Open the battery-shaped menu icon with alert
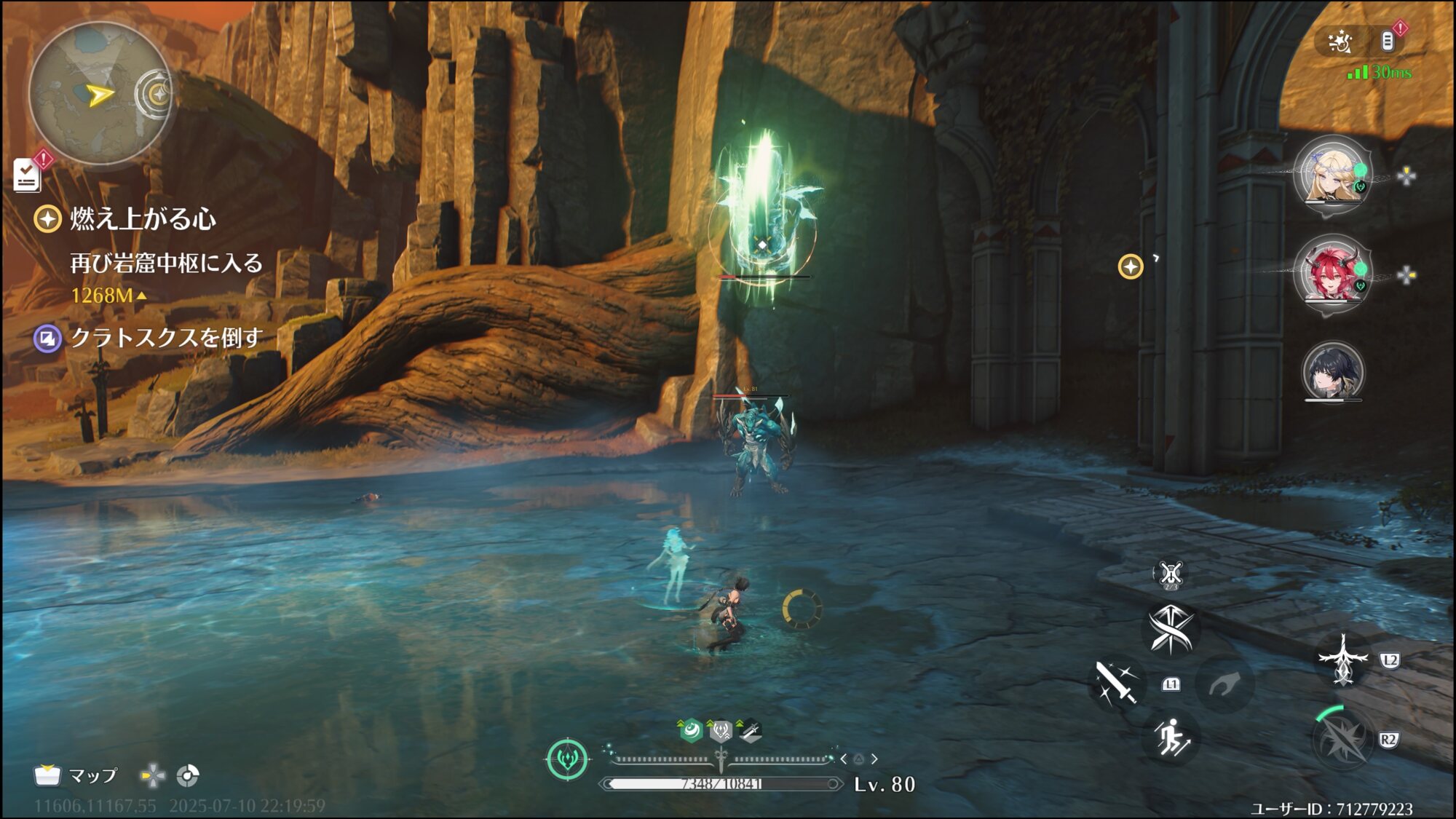The image size is (1456, 819). point(1388,41)
